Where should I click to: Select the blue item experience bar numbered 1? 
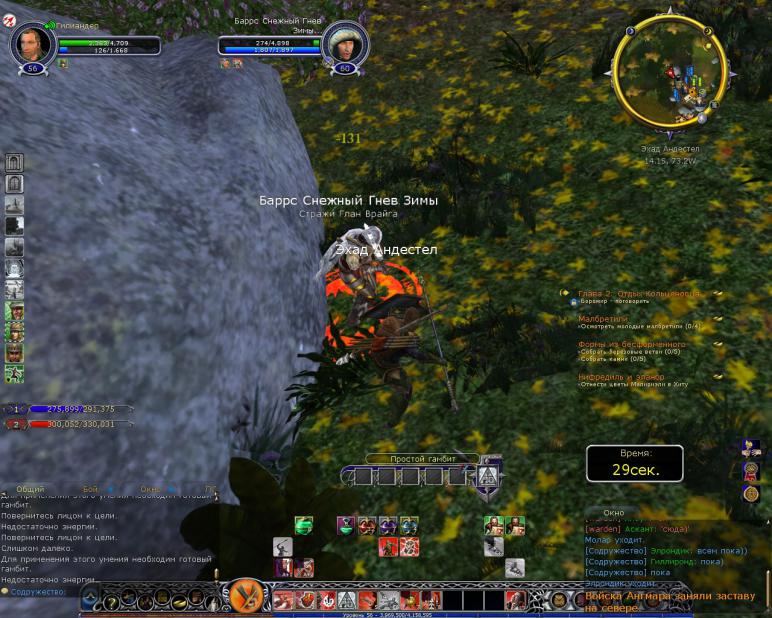click(72, 409)
